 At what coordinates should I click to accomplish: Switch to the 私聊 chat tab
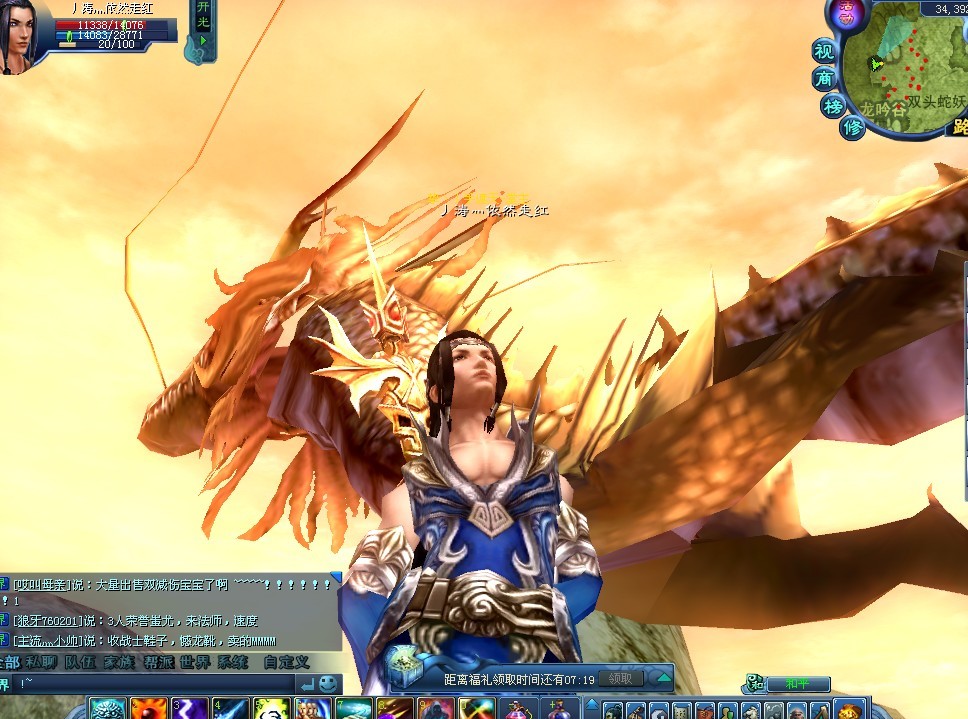point(41,662)
